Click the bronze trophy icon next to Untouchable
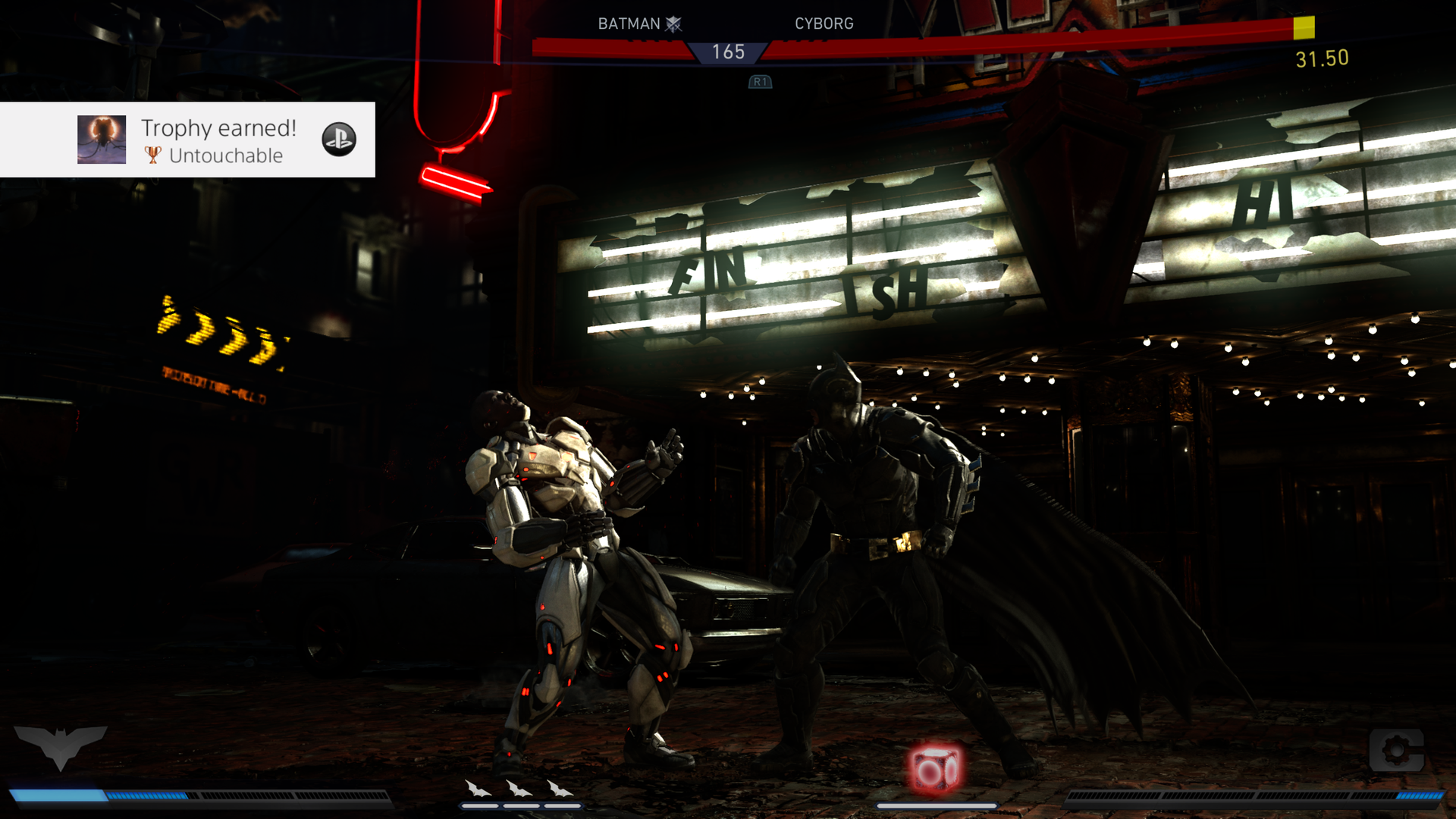Image resolution: width=1456 pixels, height=819 pixels. pyautogui.click(x=152, y=155)
